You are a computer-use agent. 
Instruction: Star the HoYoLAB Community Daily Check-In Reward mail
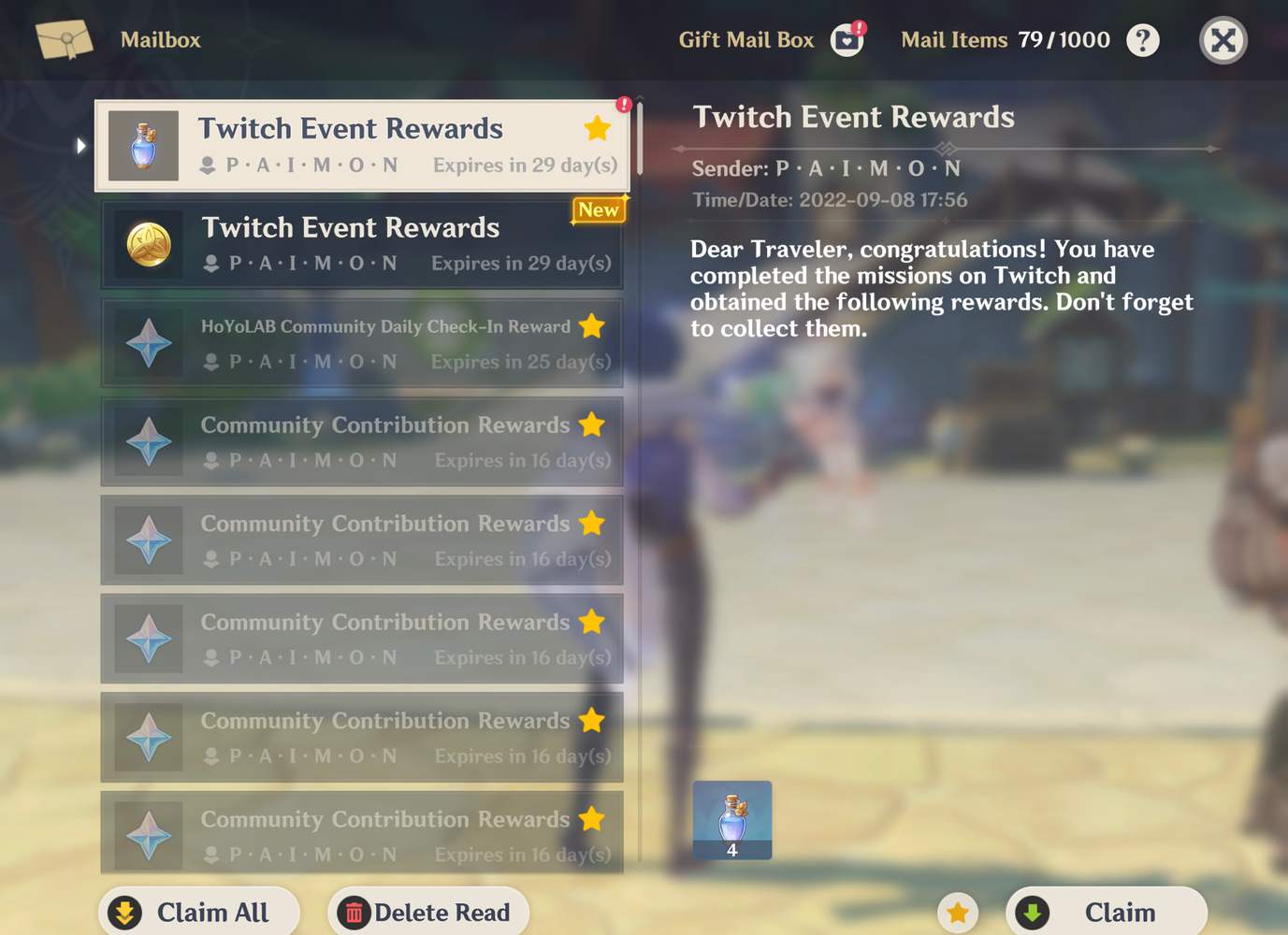pyautogui.click(x=592, y=326)
